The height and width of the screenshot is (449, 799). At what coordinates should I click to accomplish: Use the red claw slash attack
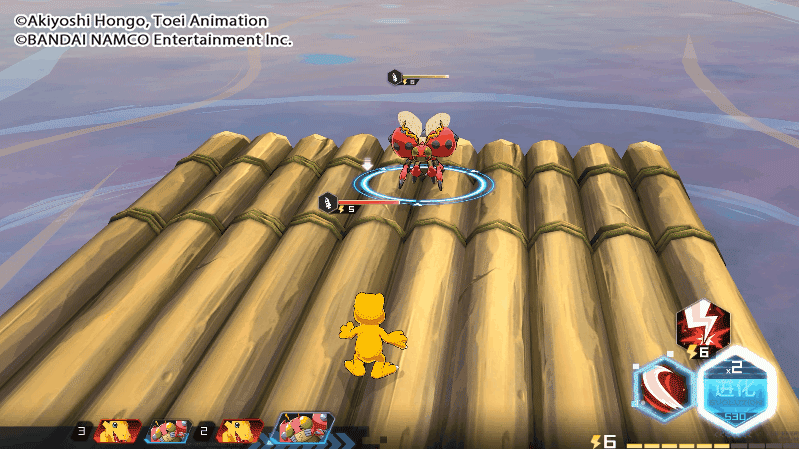(x=664, y=390)
